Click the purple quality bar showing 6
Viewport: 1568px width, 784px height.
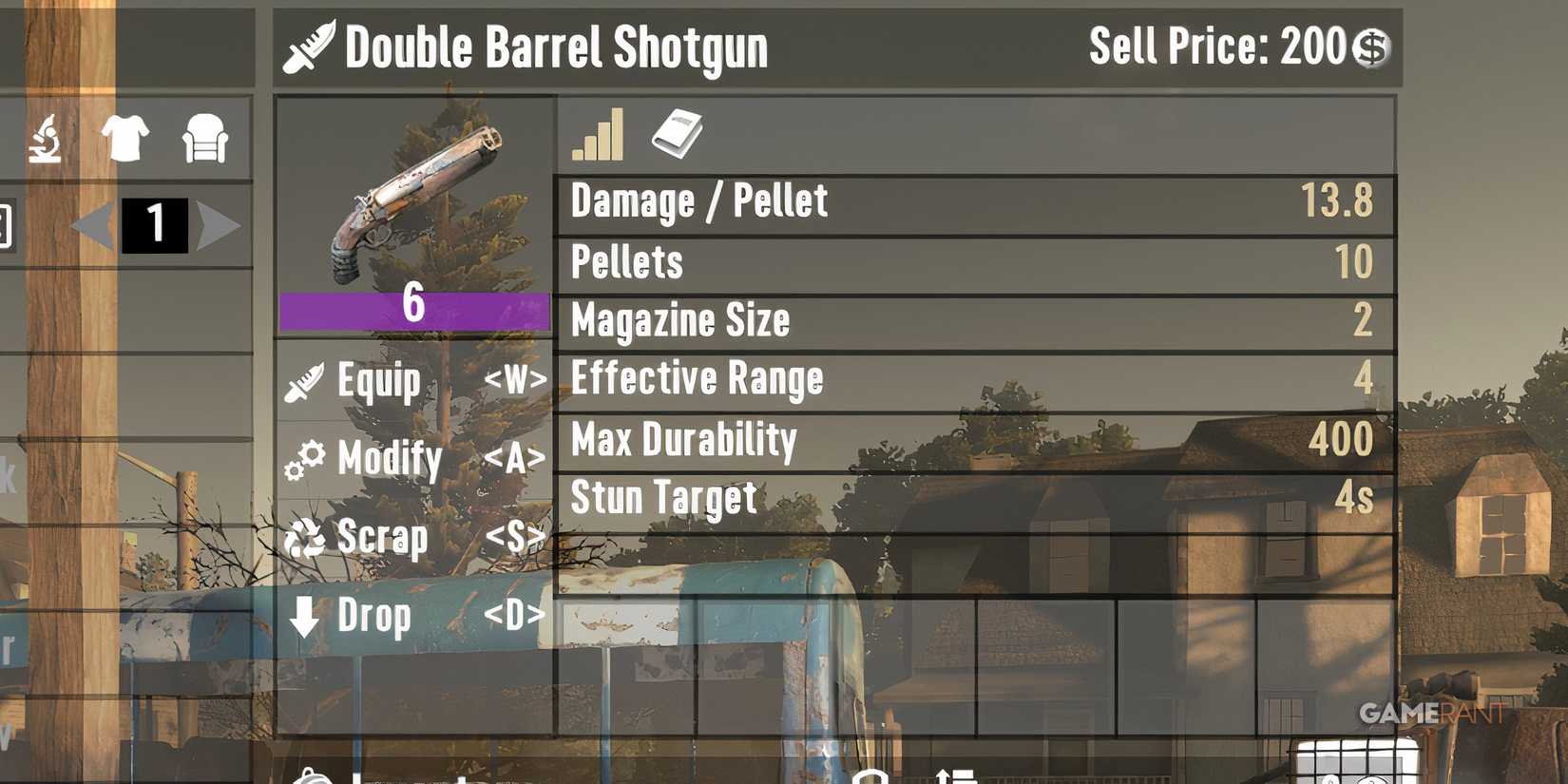(411, 308)
